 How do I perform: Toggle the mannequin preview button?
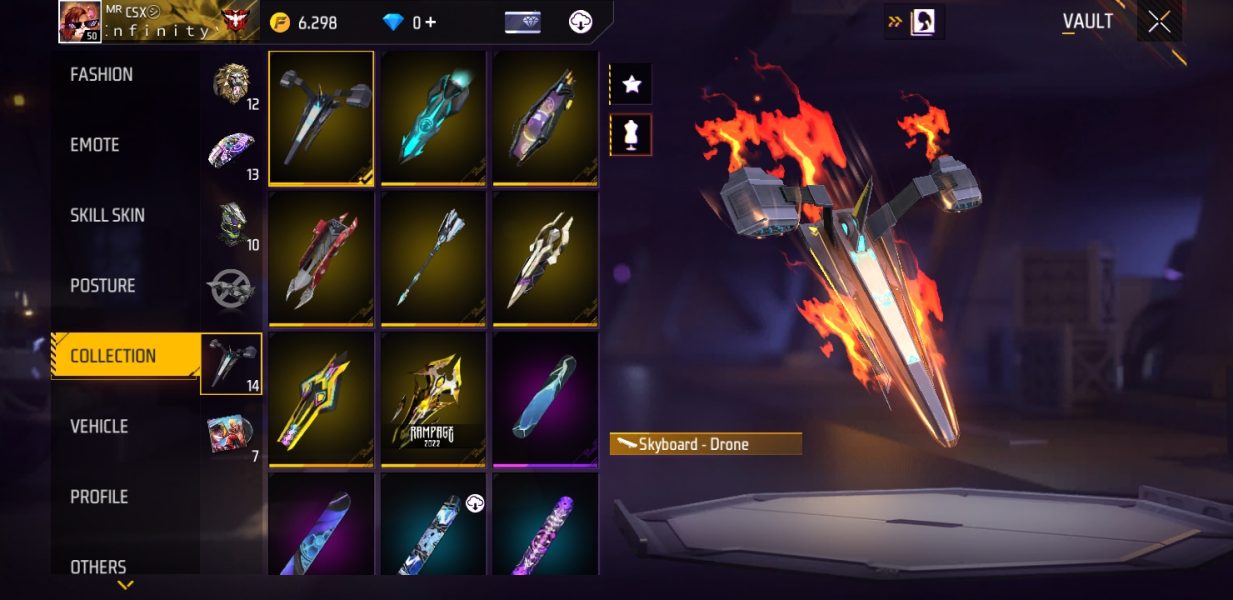pos(631,135)
